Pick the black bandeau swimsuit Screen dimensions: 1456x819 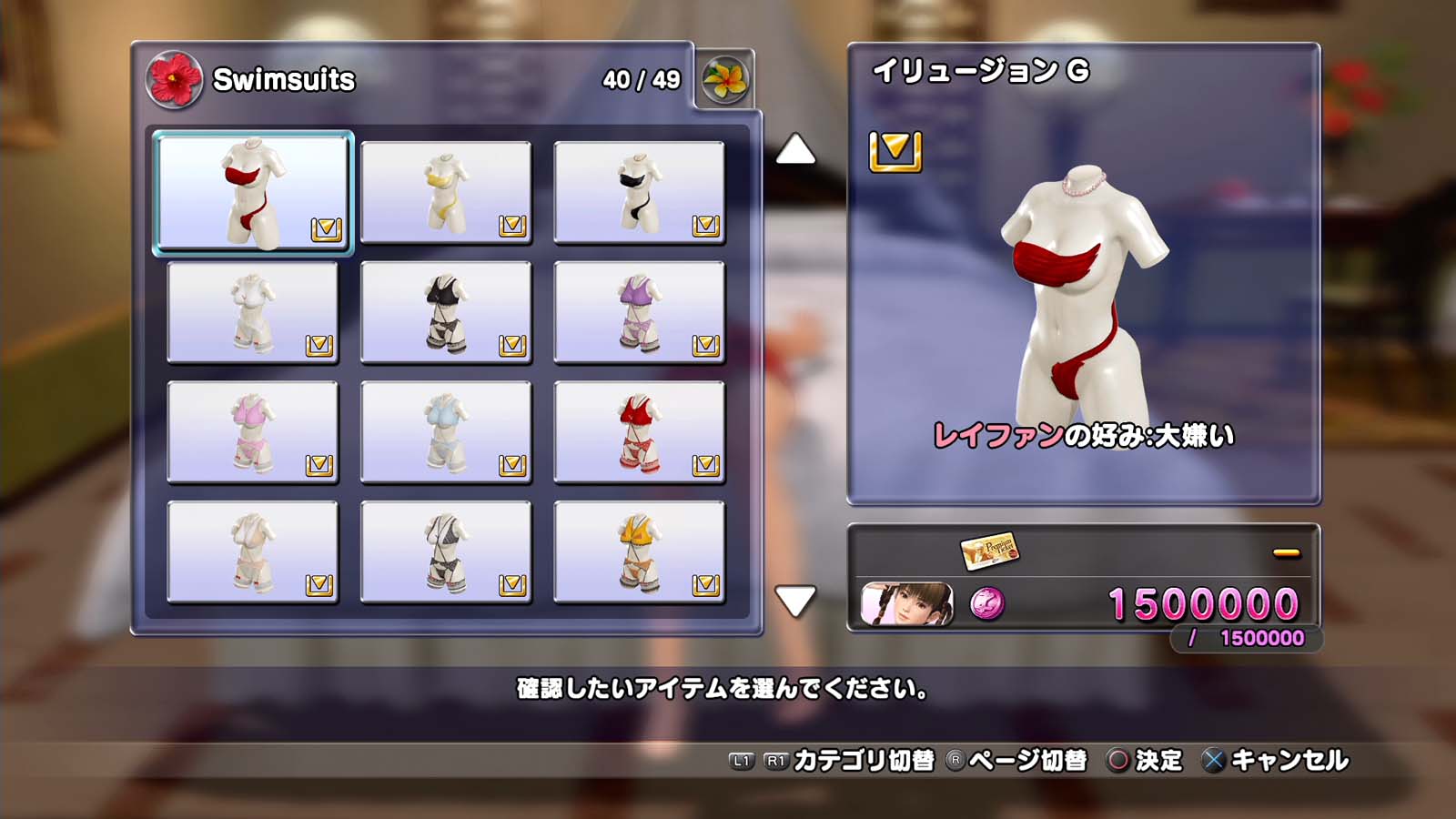point(639,192)
